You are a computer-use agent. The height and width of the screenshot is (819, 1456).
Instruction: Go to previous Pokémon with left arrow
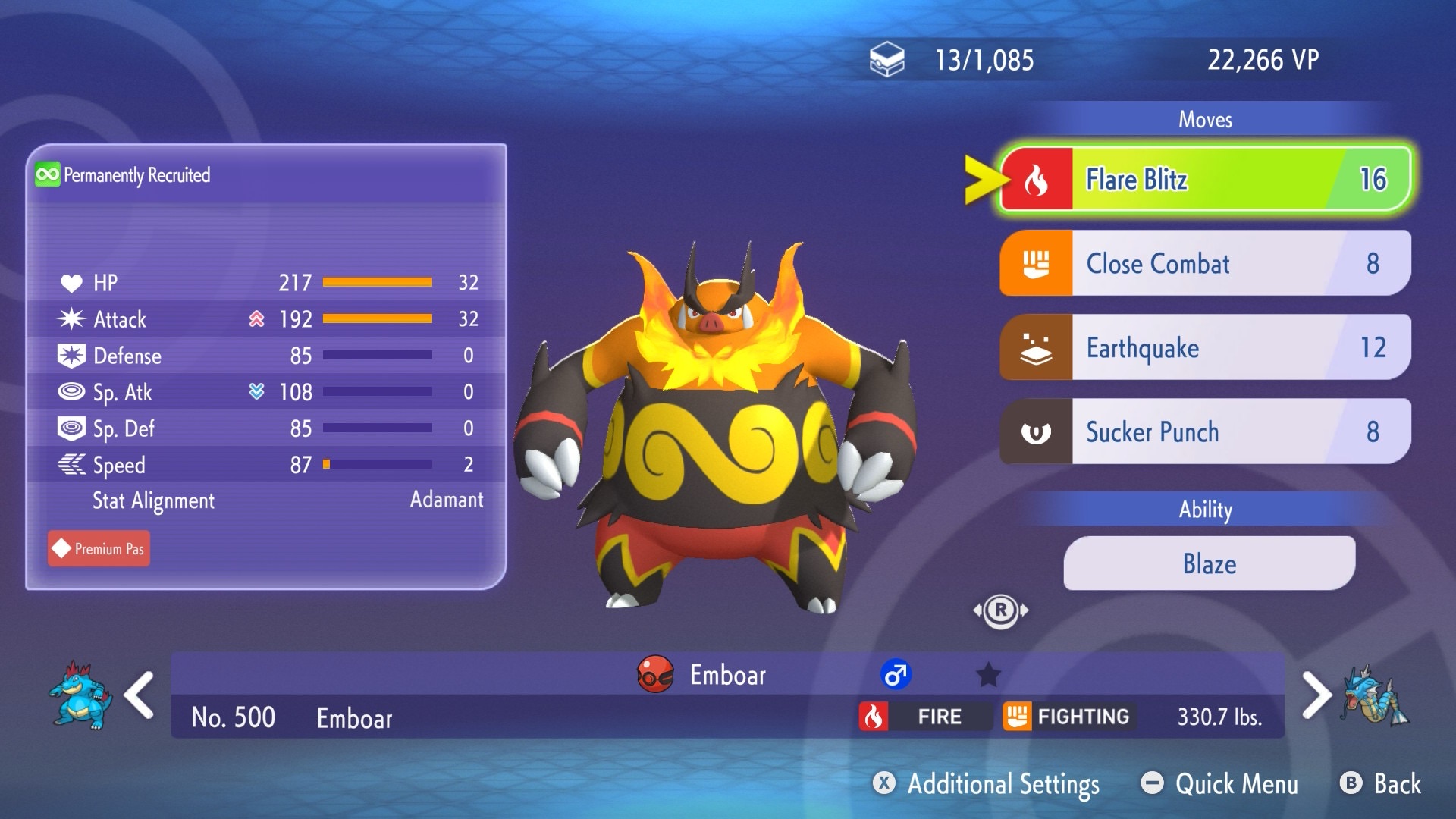pos(140,695)
